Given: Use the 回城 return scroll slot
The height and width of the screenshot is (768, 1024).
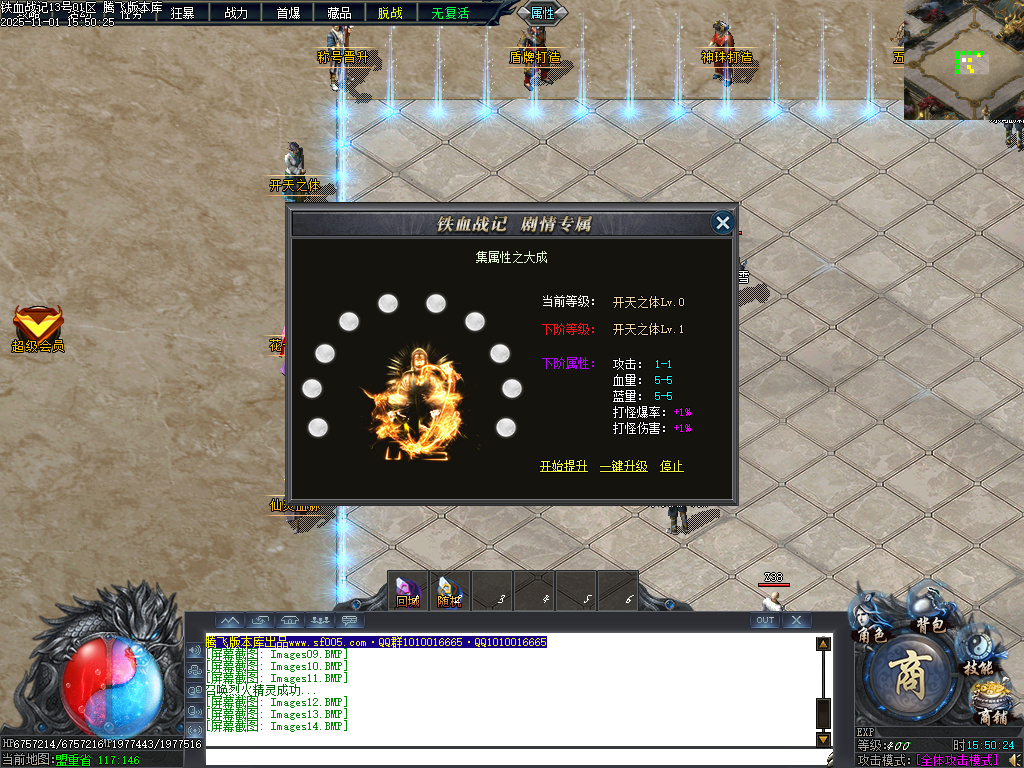Looking at the screenshot, I should point(408,592).
